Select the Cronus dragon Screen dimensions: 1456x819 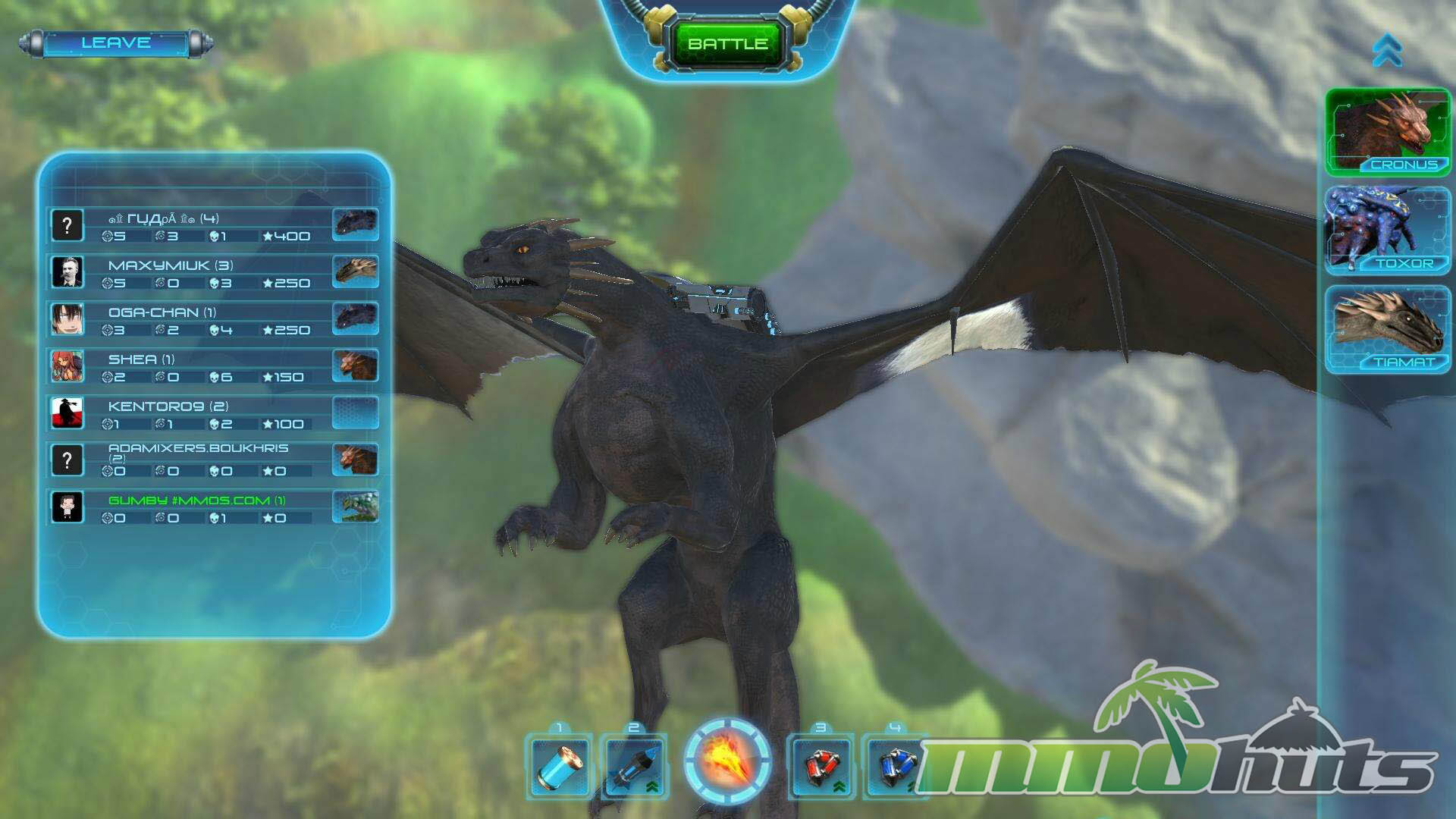1387,132
